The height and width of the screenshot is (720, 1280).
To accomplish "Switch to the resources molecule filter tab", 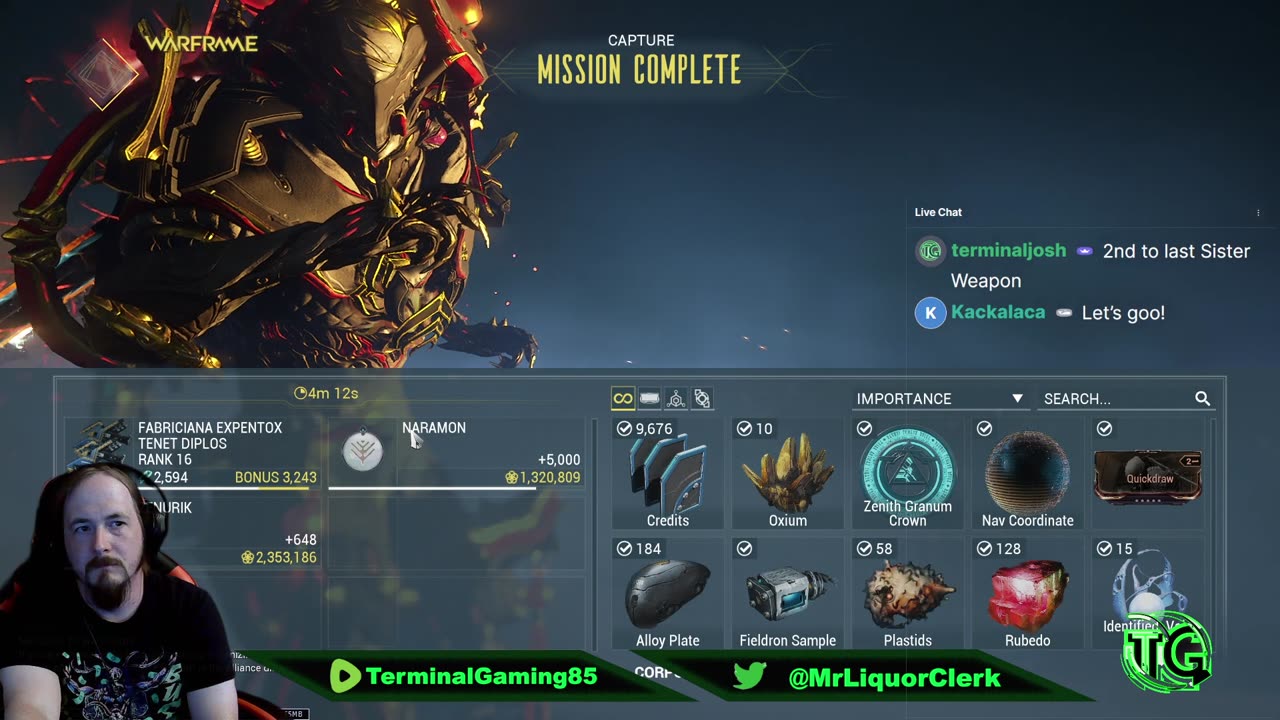I will (x=676, y=399).
